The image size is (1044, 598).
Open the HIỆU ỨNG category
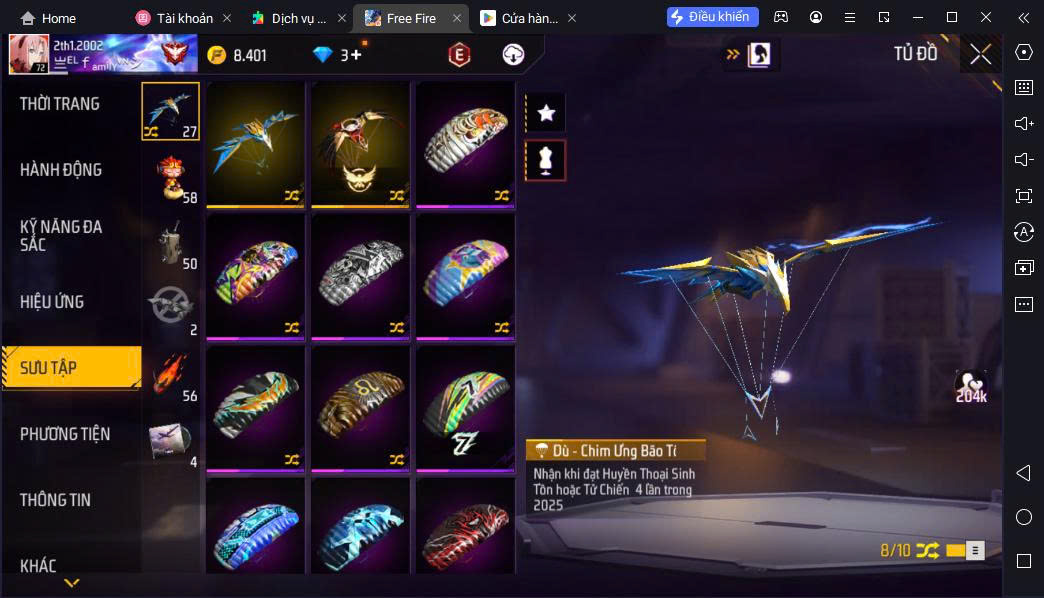[x=52, y=302]
